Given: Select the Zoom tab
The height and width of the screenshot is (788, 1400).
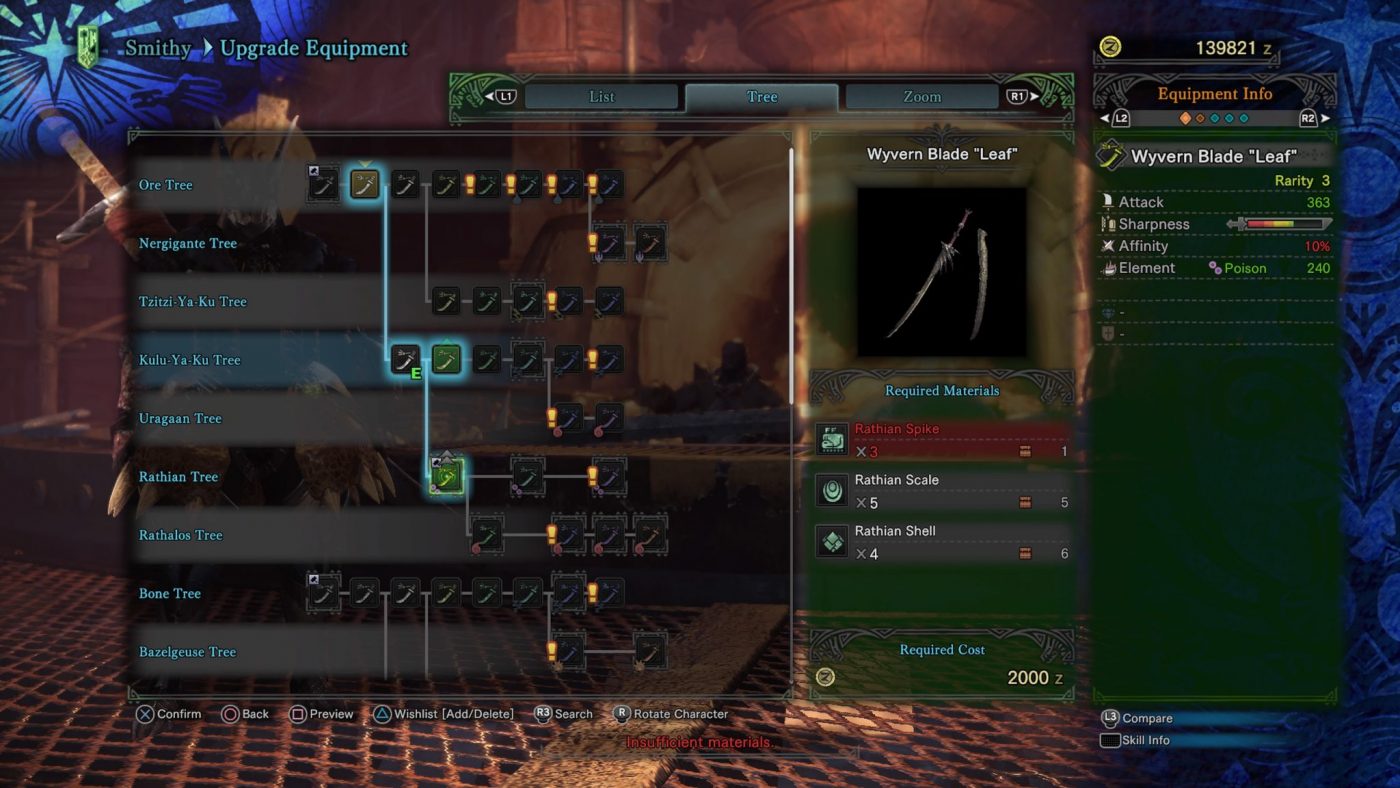Looking at the screenshot, I should 921,97.
